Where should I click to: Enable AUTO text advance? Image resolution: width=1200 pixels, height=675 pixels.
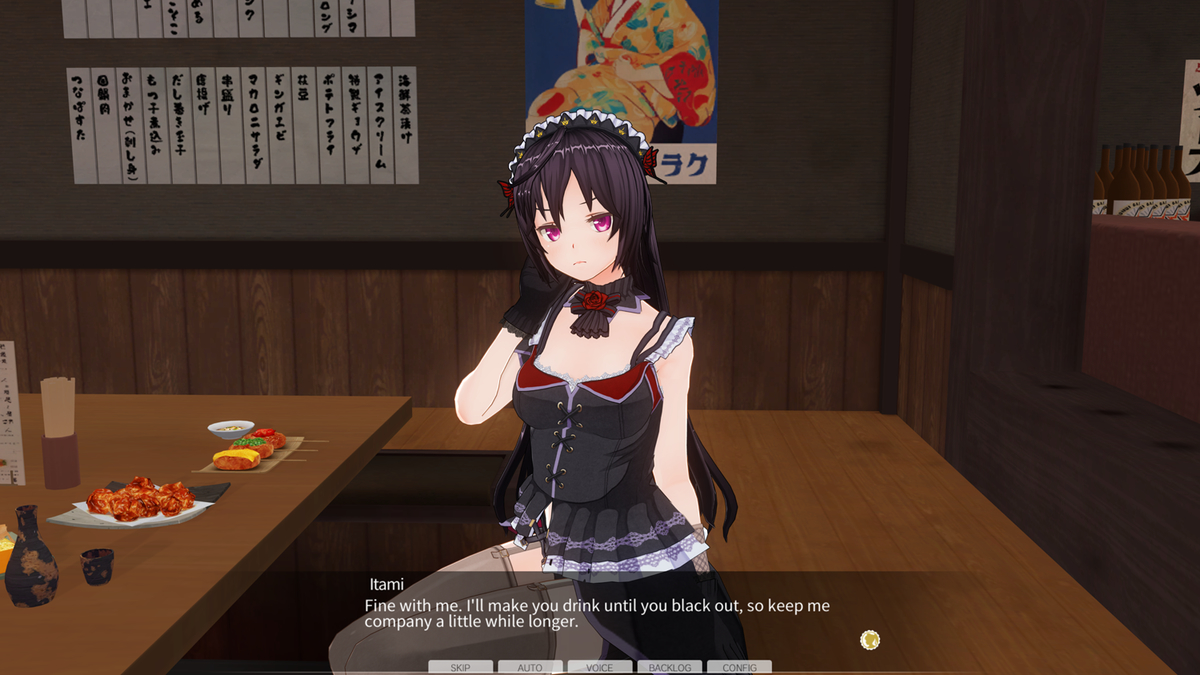[x=530, y=667]
